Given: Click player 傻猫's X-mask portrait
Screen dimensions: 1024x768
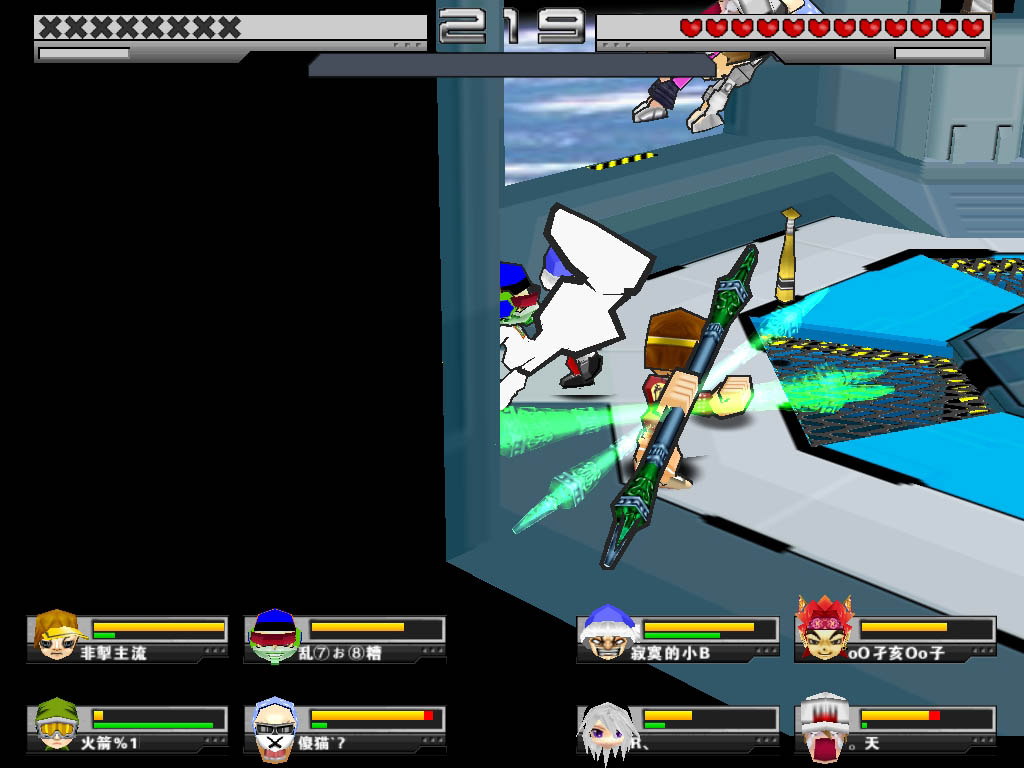Looking at the screenshot, I should [x=273, y=729].
